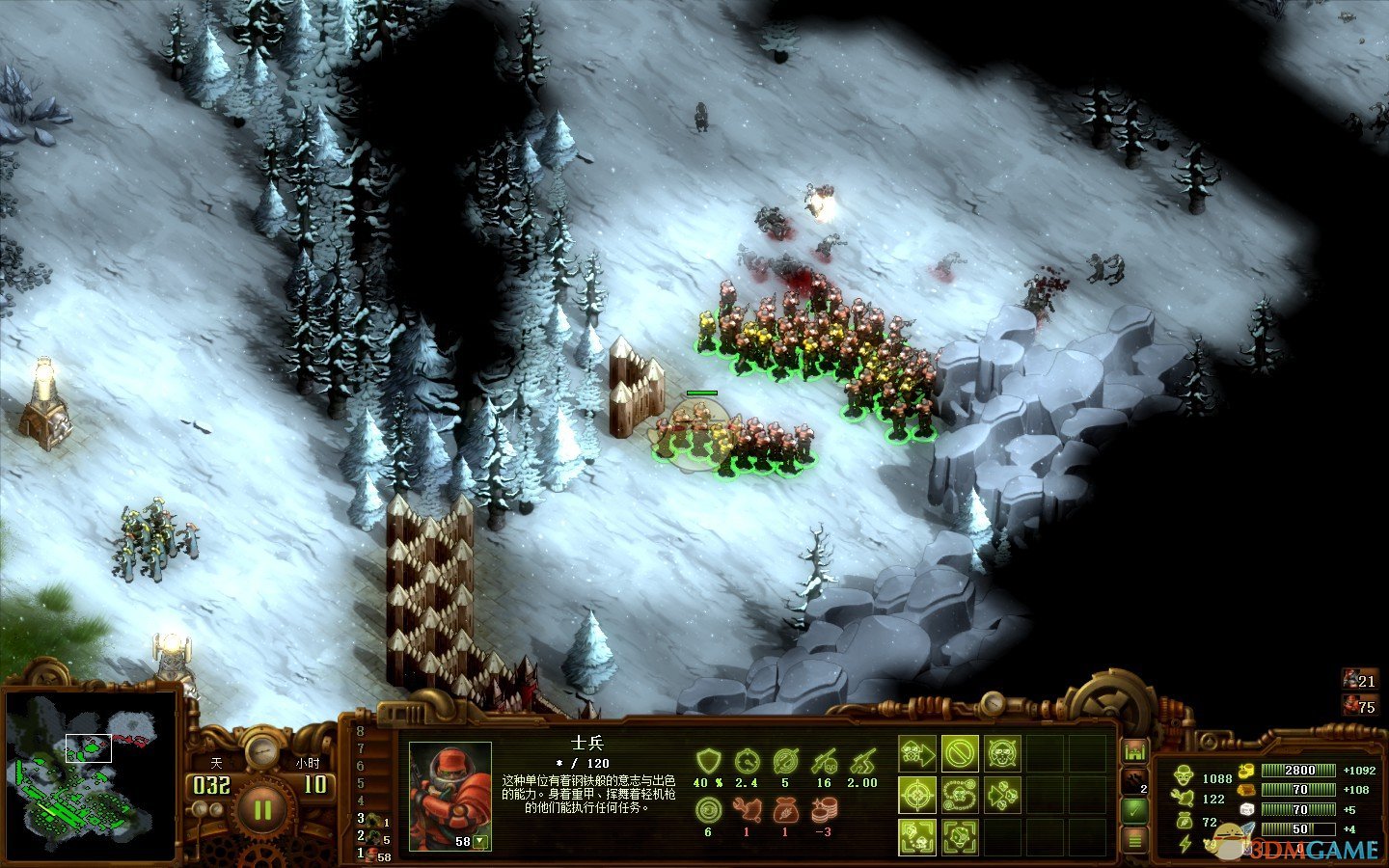Select the one-eyed face in brackets command
This screenshot has width=1389, height=868.
(960, 837)
